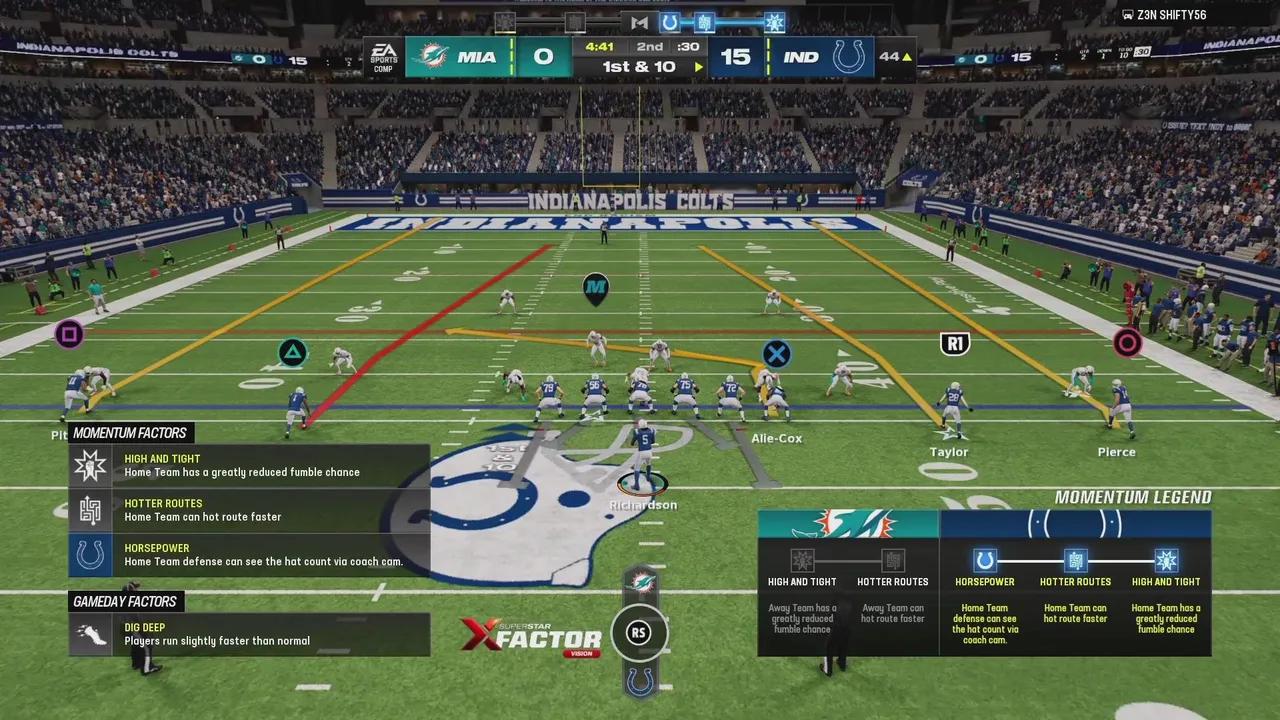Image resolution: width=1280 pixels, height=720 pixels.
Task: Choose the Hotter Routes row under Momentum Factors
Action: (249, 510)
